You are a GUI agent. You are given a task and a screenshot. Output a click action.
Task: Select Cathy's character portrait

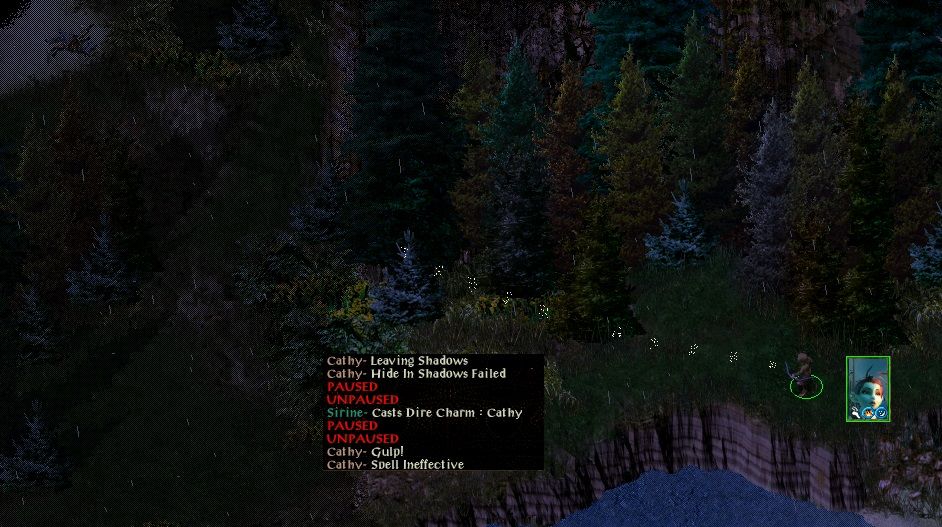coord(867,387)
